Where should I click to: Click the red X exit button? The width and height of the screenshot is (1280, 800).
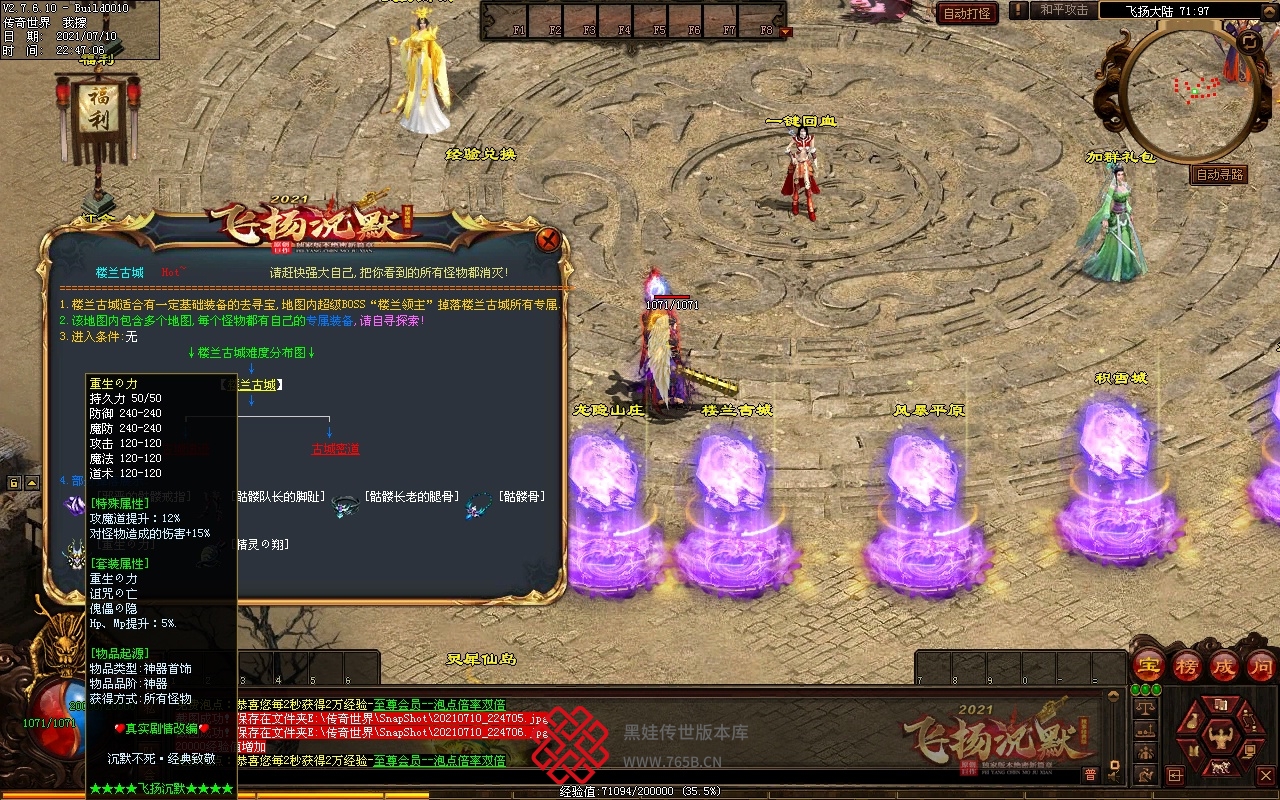[x=1266, y=775]
